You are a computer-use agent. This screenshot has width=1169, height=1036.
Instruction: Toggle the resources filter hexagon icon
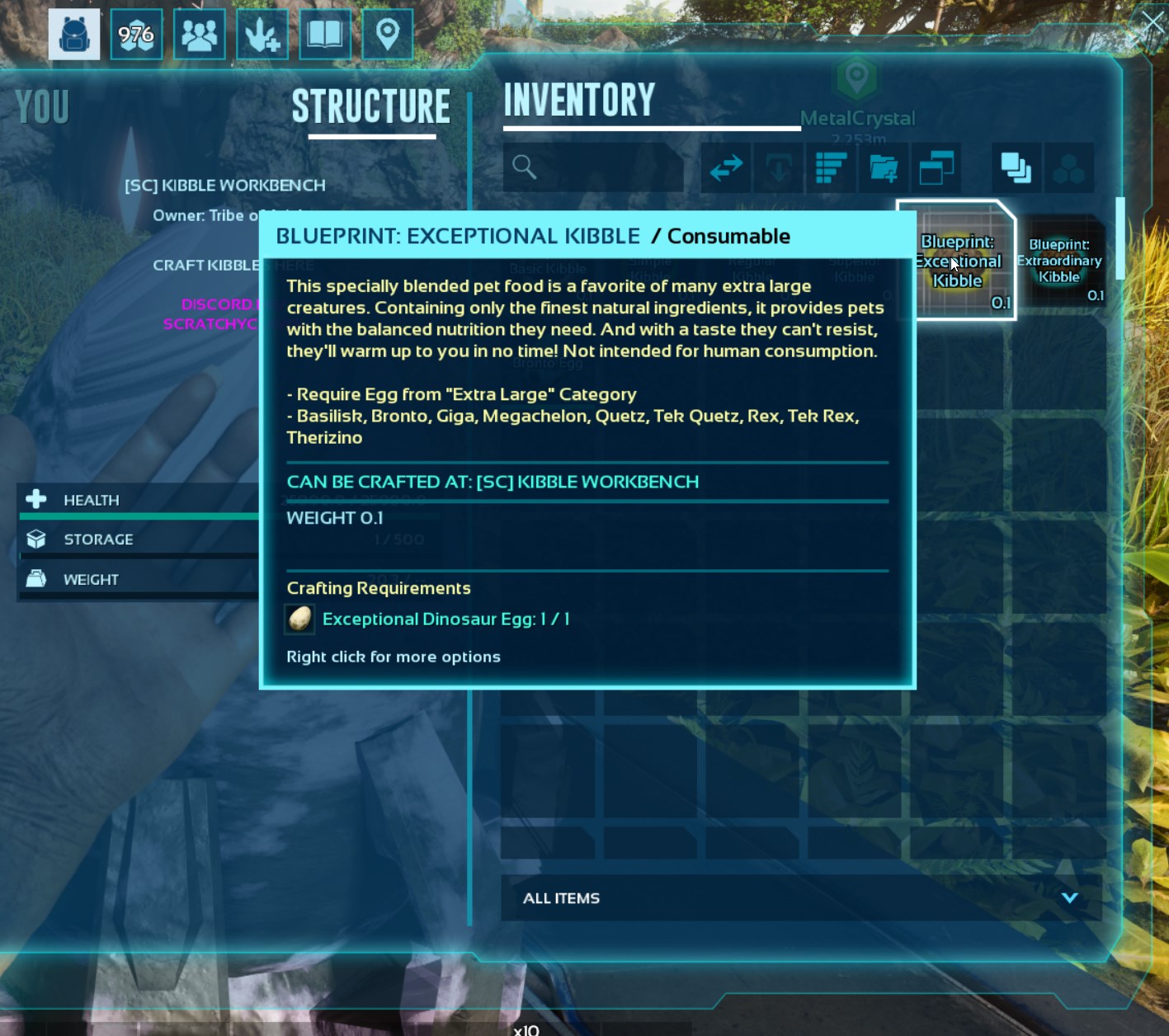tap(1070, 167)
